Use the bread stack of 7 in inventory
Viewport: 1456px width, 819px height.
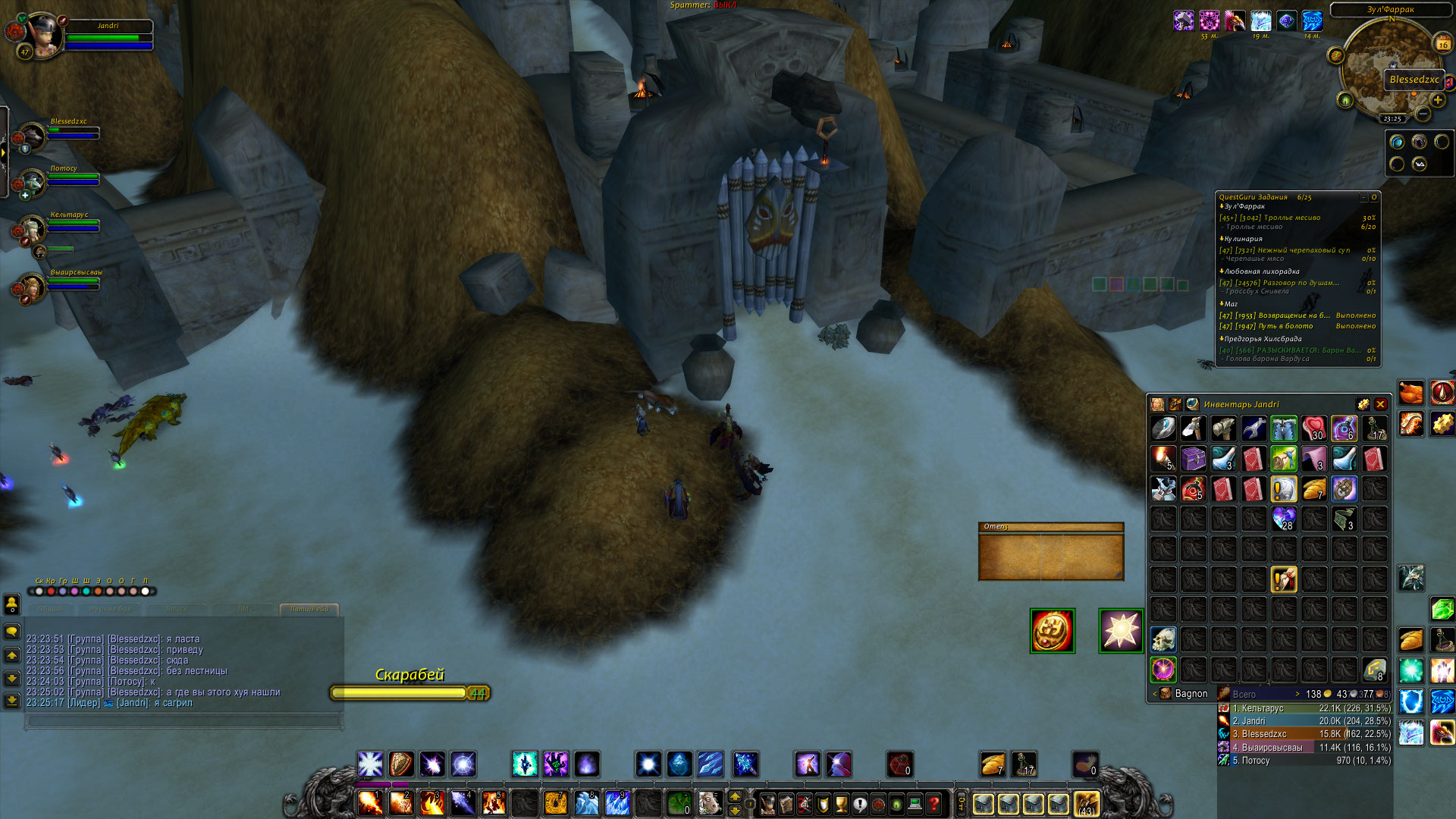1313,489
